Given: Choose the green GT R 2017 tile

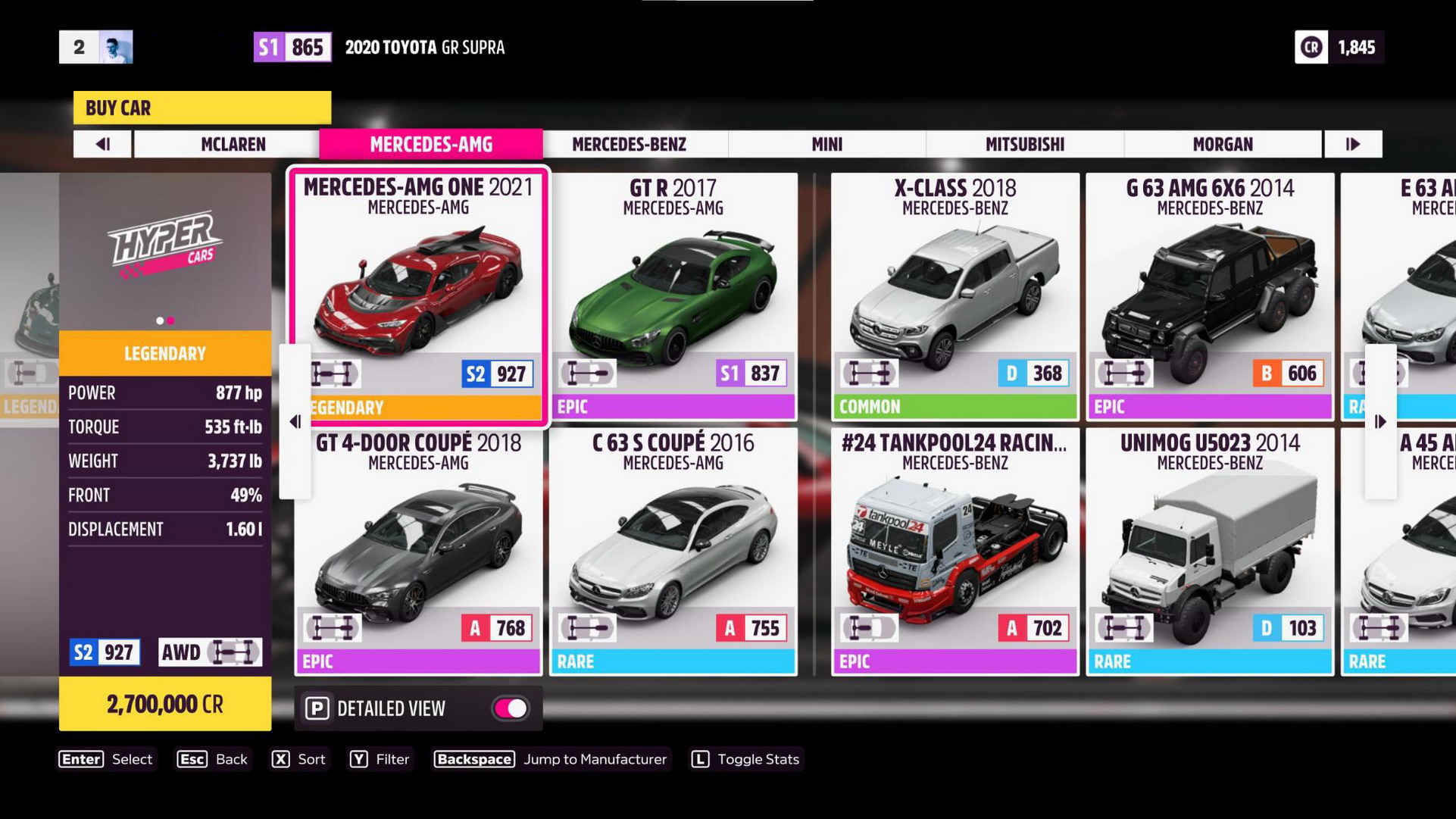Looking at the screenshot, I should click(x=673, y=295).
